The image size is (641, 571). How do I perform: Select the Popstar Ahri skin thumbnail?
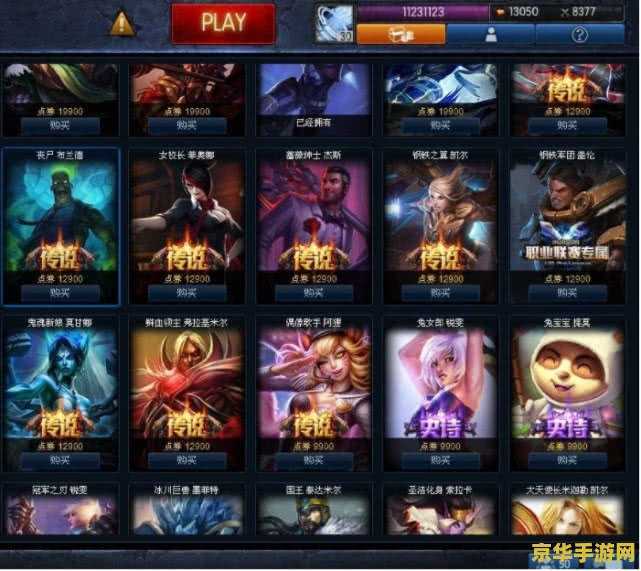tap(313, 383)
